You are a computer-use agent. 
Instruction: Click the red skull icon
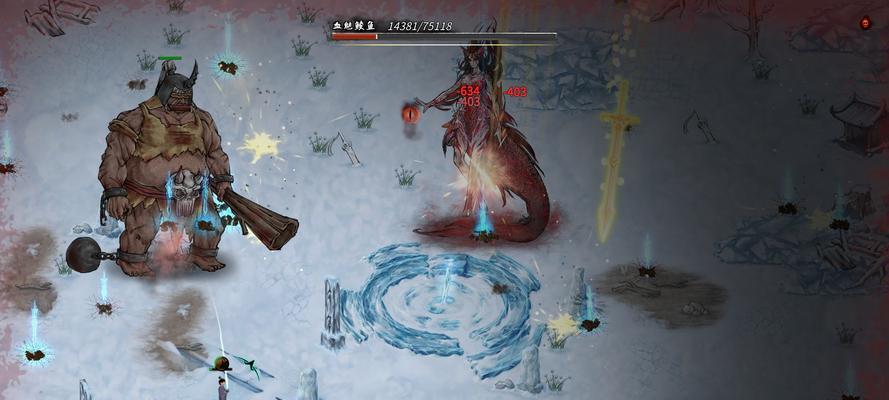[865, 22]
